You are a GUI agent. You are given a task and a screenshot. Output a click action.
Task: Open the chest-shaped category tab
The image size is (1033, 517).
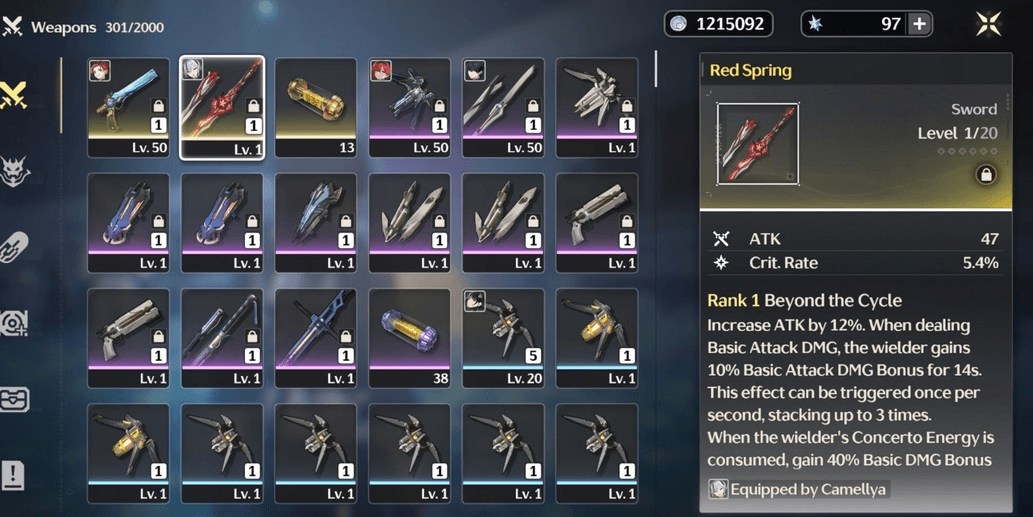14,398
